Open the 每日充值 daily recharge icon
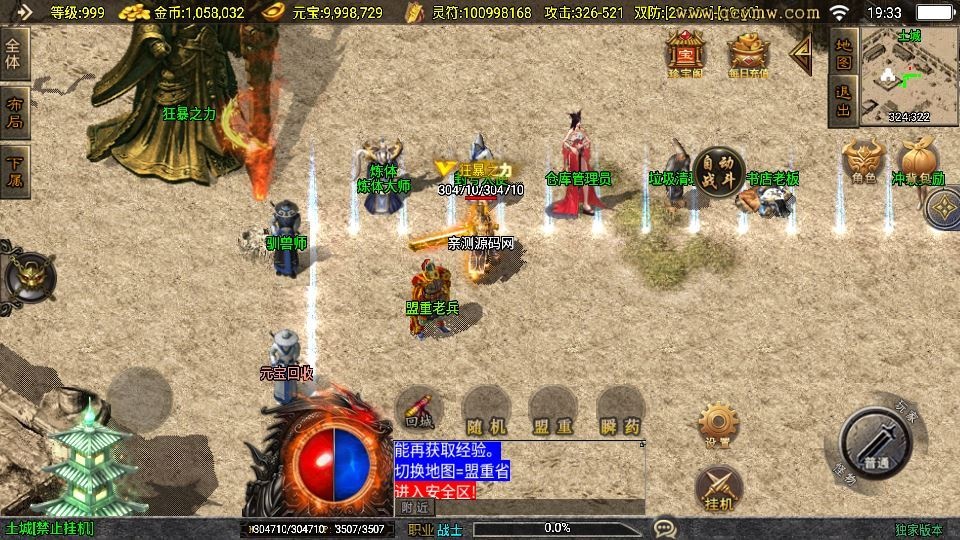The width and height of the screenshot is (960, 540). (x=749, y=54)
